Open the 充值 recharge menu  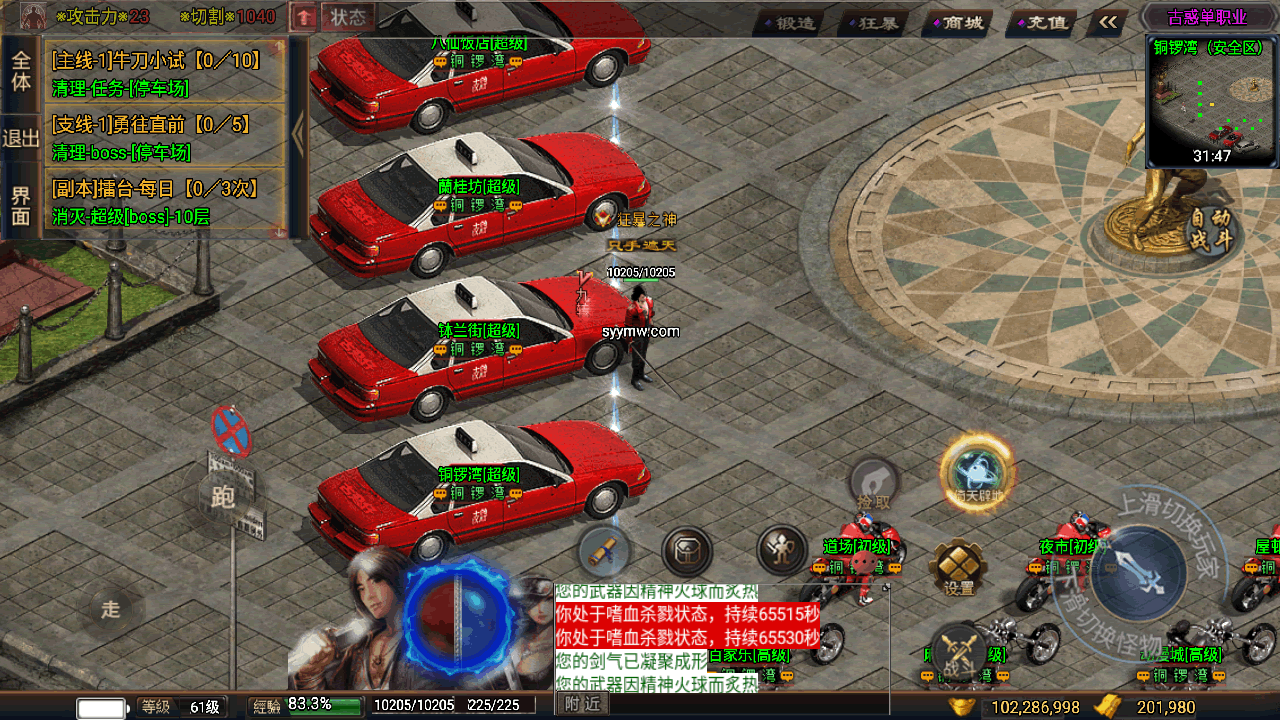(1040, 22)
